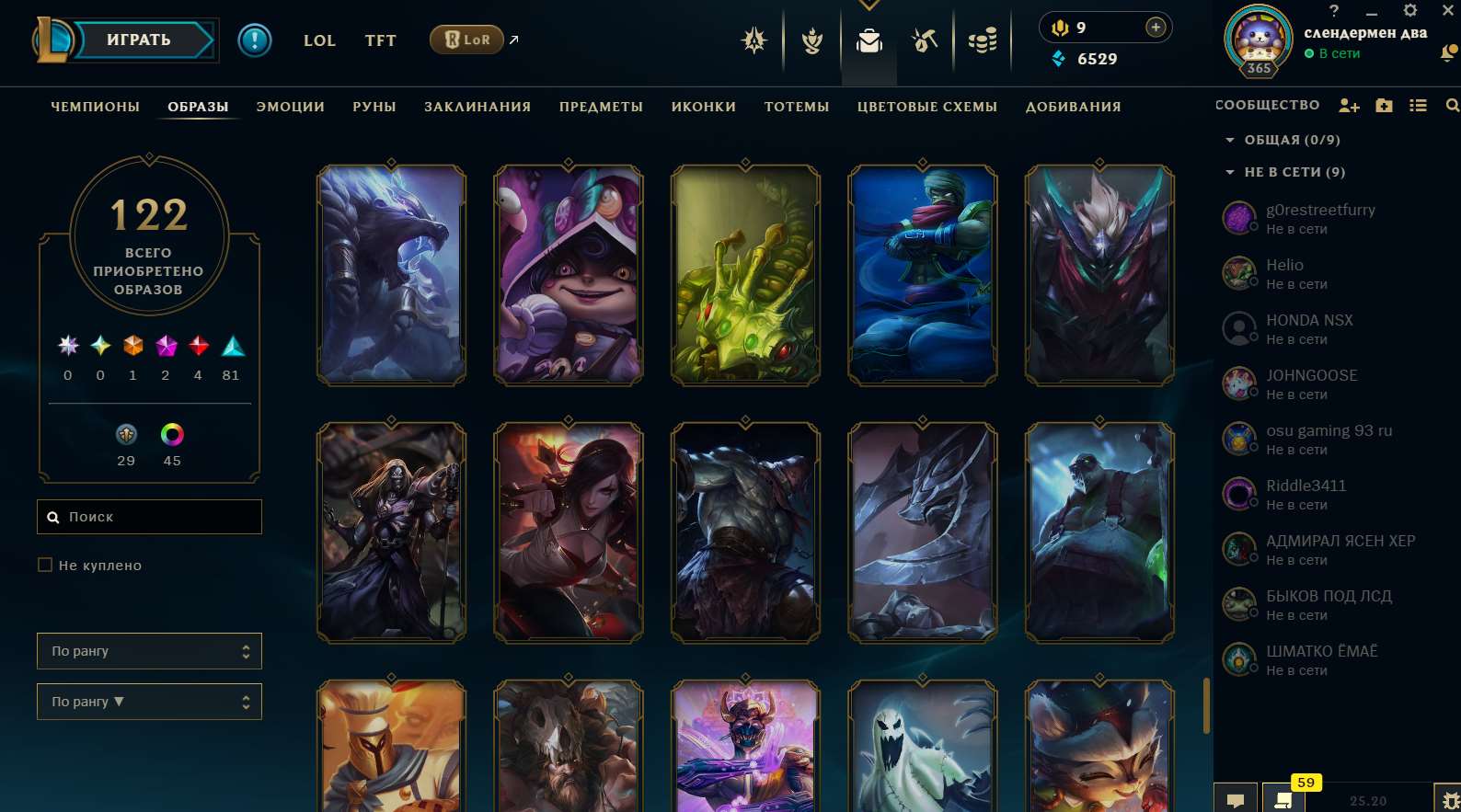Viewport: 1461px width, 812px height.
Task: Click the plus button to buy RP
Action: (1154, 27)
